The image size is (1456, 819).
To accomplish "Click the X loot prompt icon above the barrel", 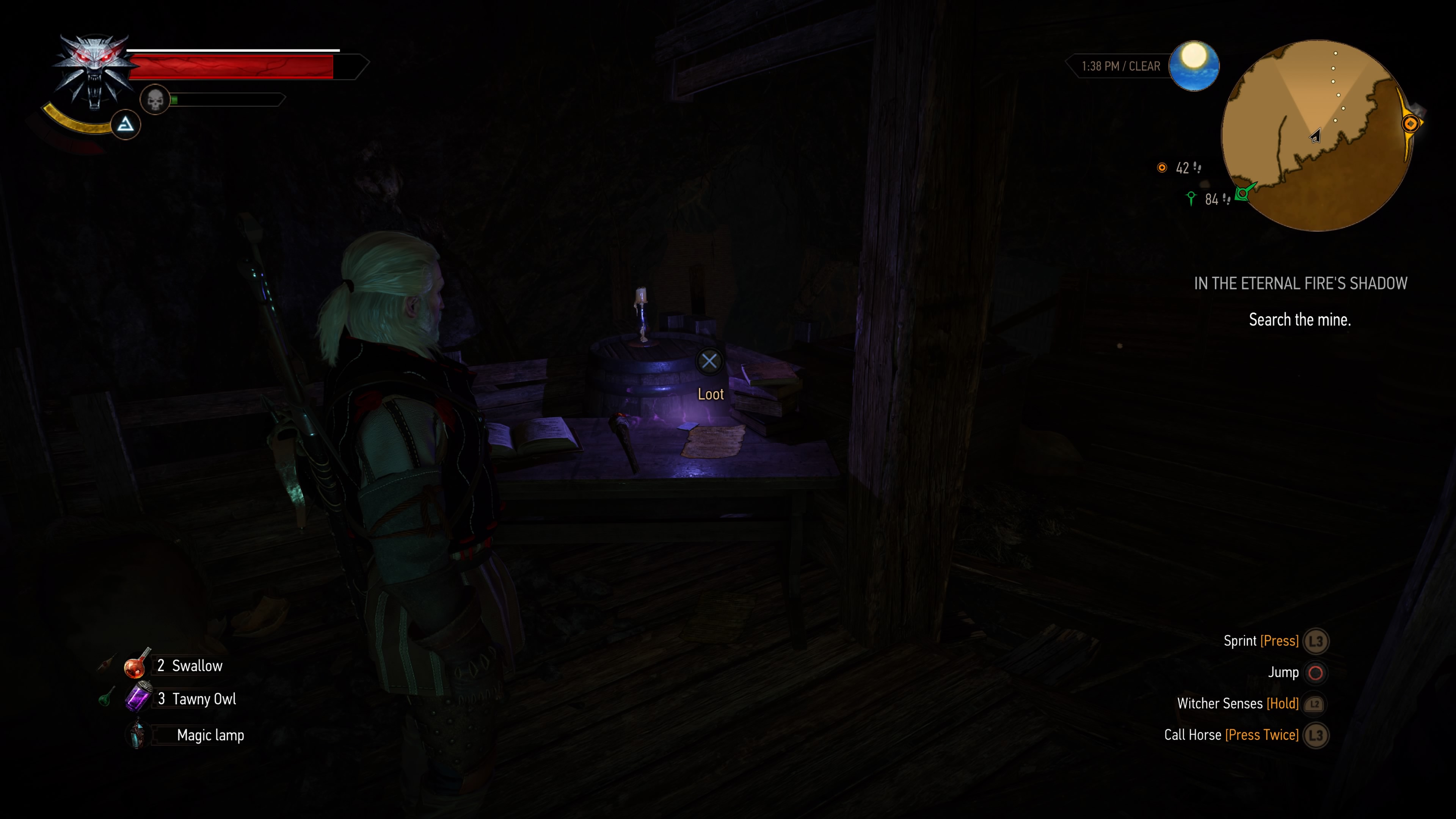I will 710,361.
